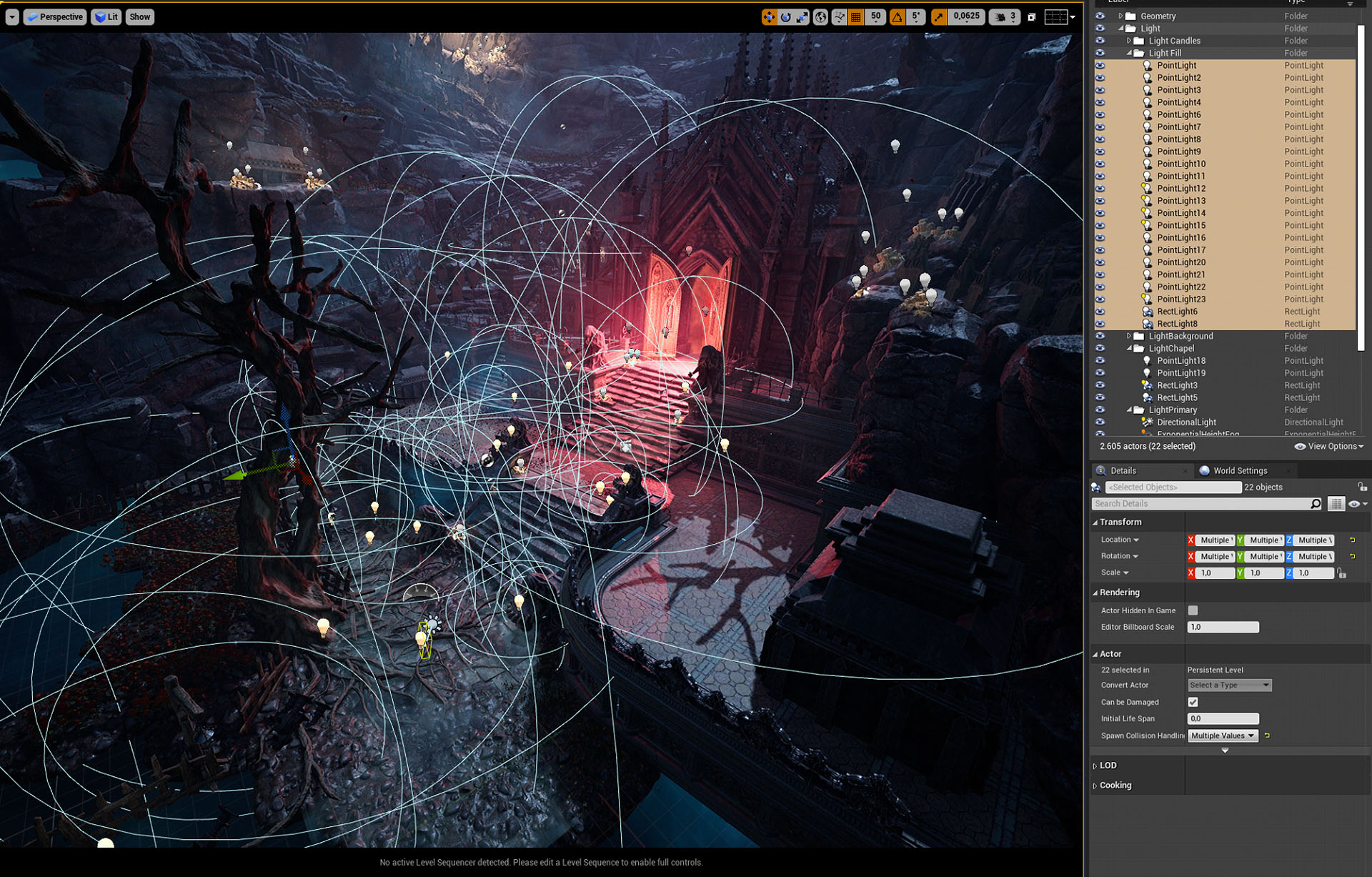The height and width of the screenshot is (877, 1372).
Task: Select the DirectionalLight actor row
Action: coord(1186,422)
